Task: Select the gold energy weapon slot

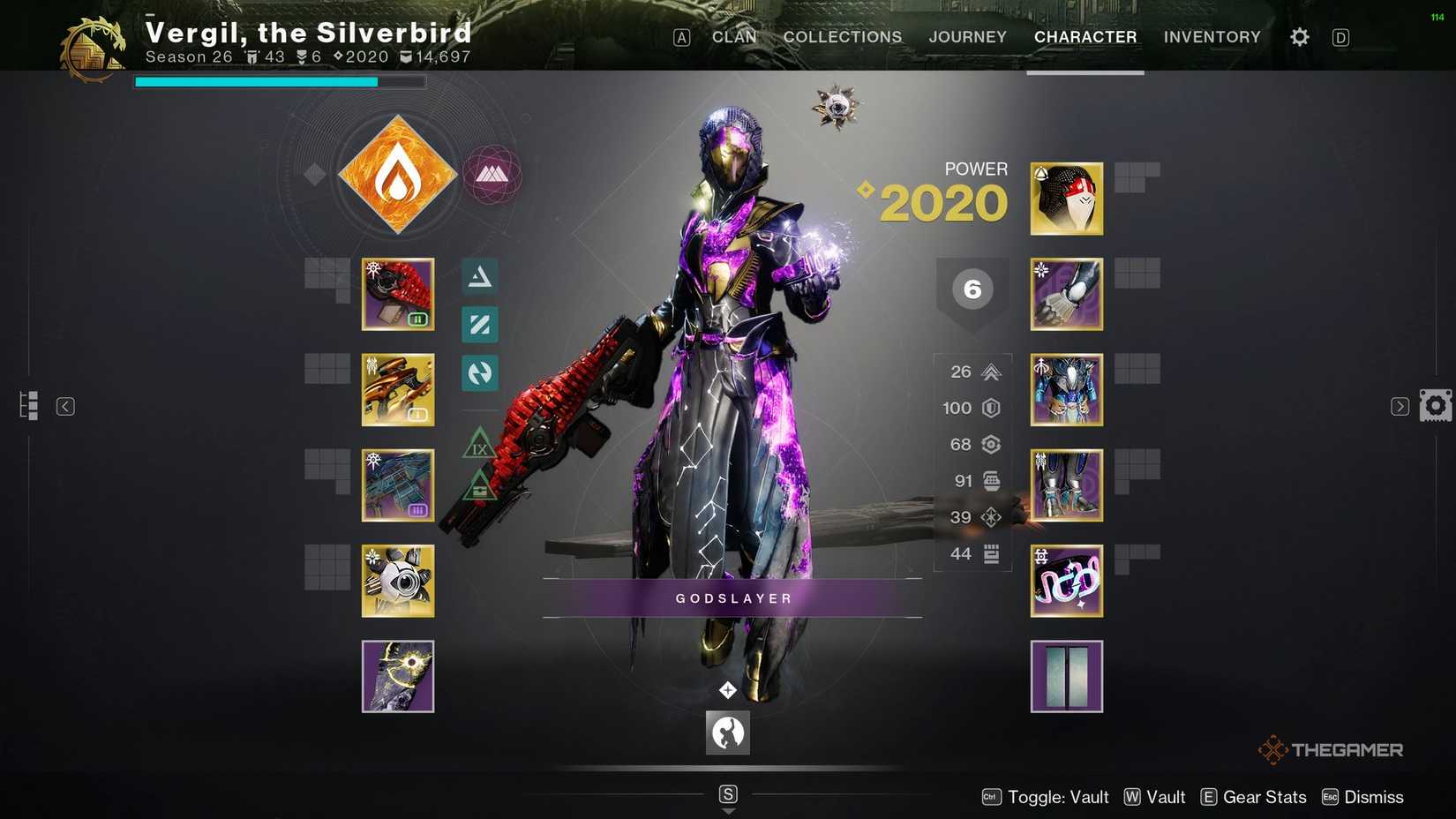Action: (397, 389)
